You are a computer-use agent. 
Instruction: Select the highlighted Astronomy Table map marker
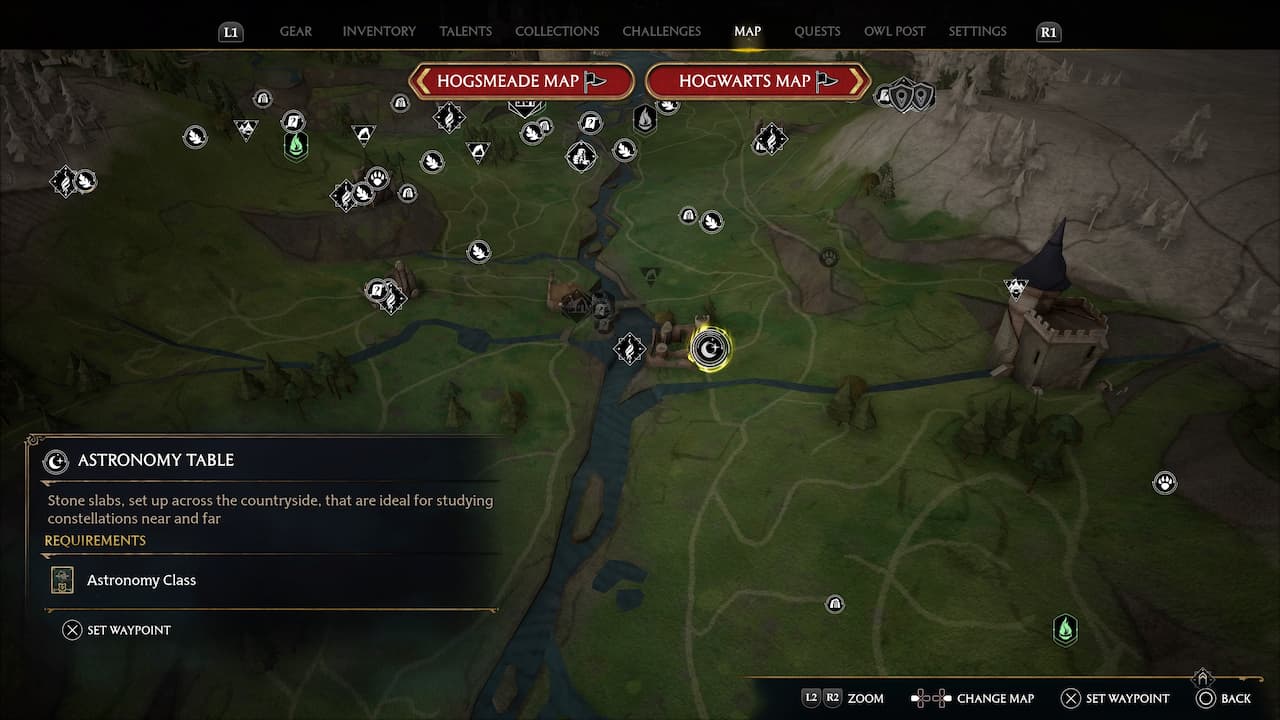point(710,347)
